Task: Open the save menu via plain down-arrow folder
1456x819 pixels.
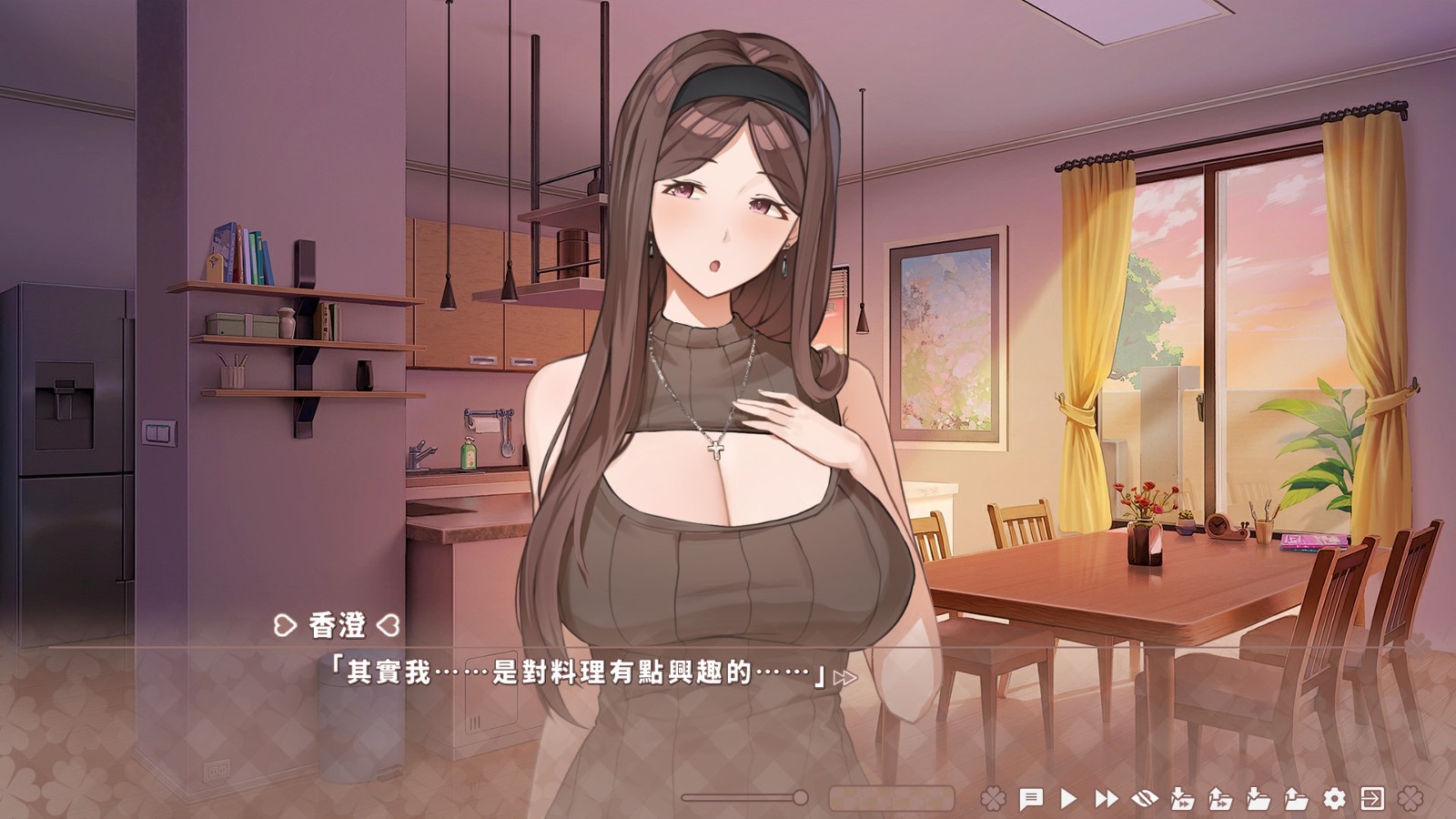Action: pos(1259,799)
